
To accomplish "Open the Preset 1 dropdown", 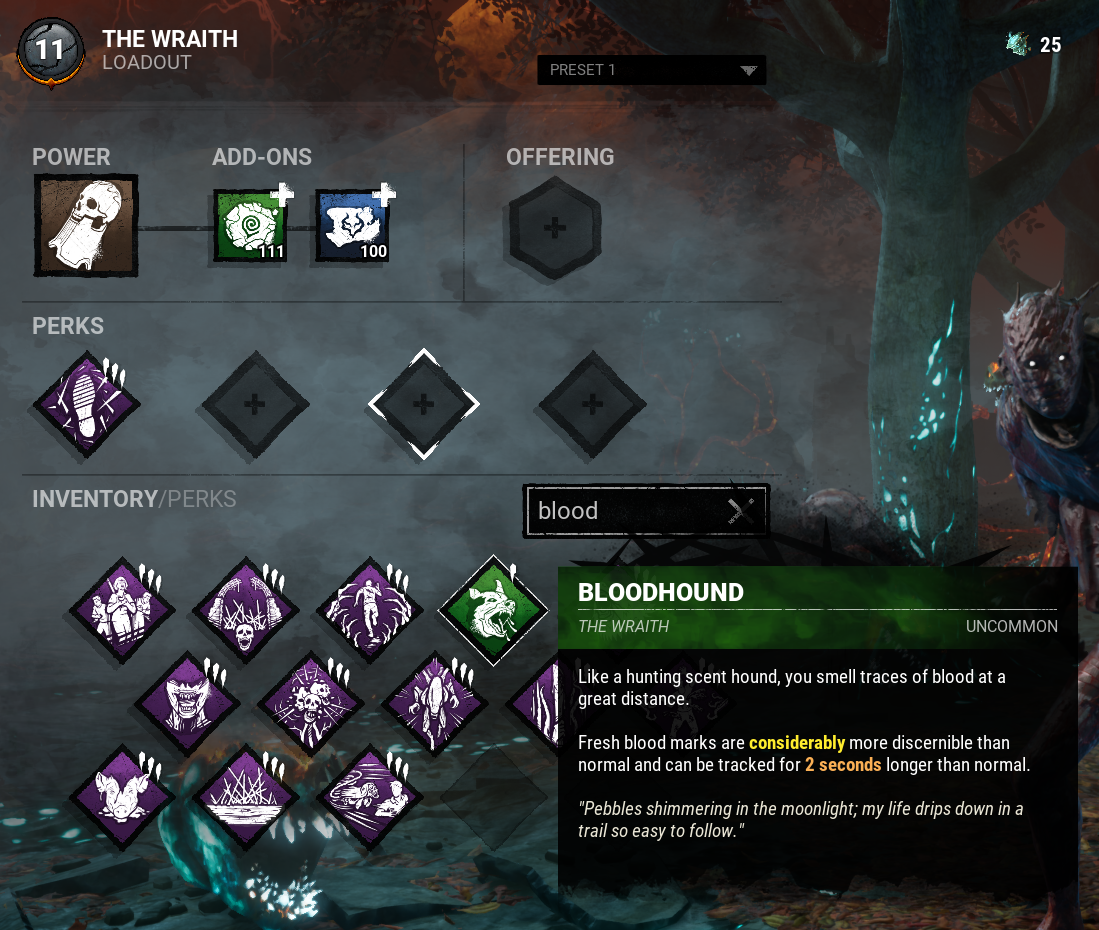I will 651,70.
